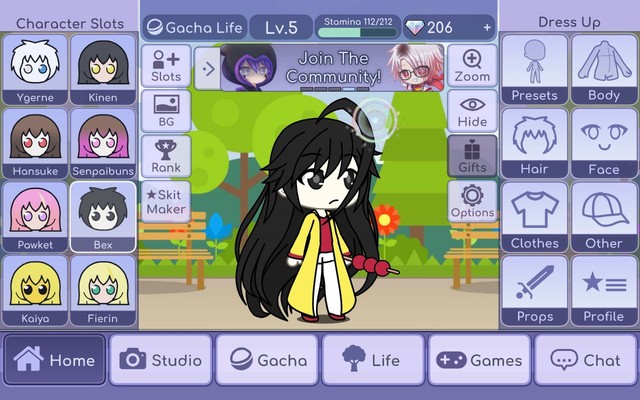The image size is (640, 400).
Task: Change the background with BG button
Action: pyautogui.click(x=166, y=111)
